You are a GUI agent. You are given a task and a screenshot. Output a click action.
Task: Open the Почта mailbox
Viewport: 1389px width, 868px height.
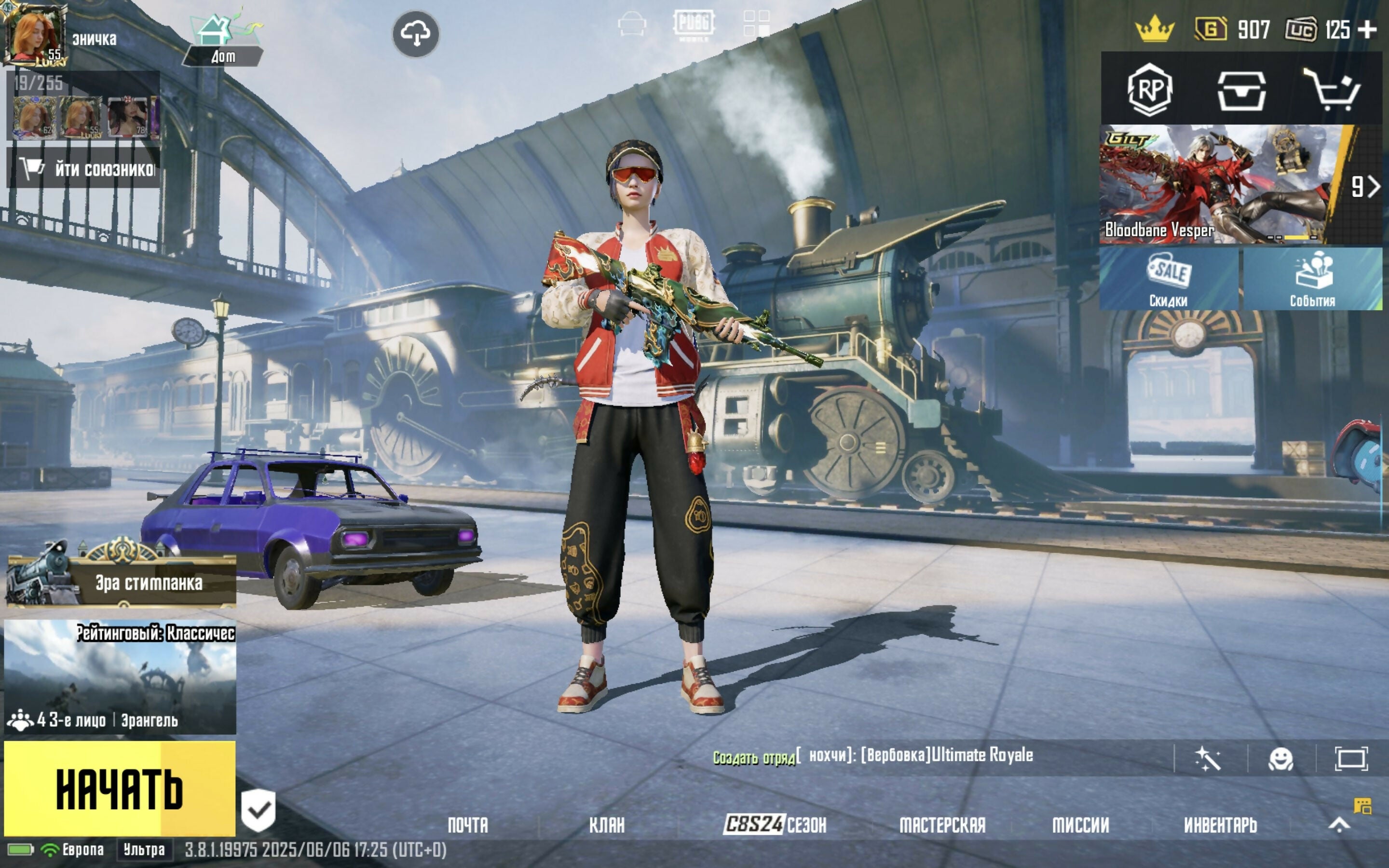click(x=468, y=826)
